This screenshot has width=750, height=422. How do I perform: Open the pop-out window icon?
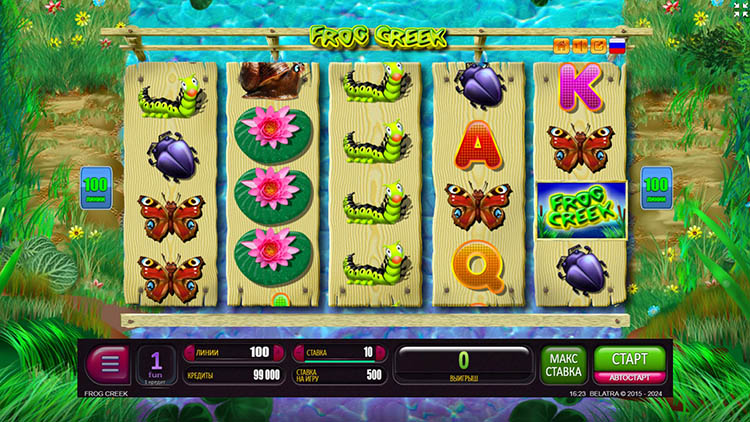click(x=598, y=46)
